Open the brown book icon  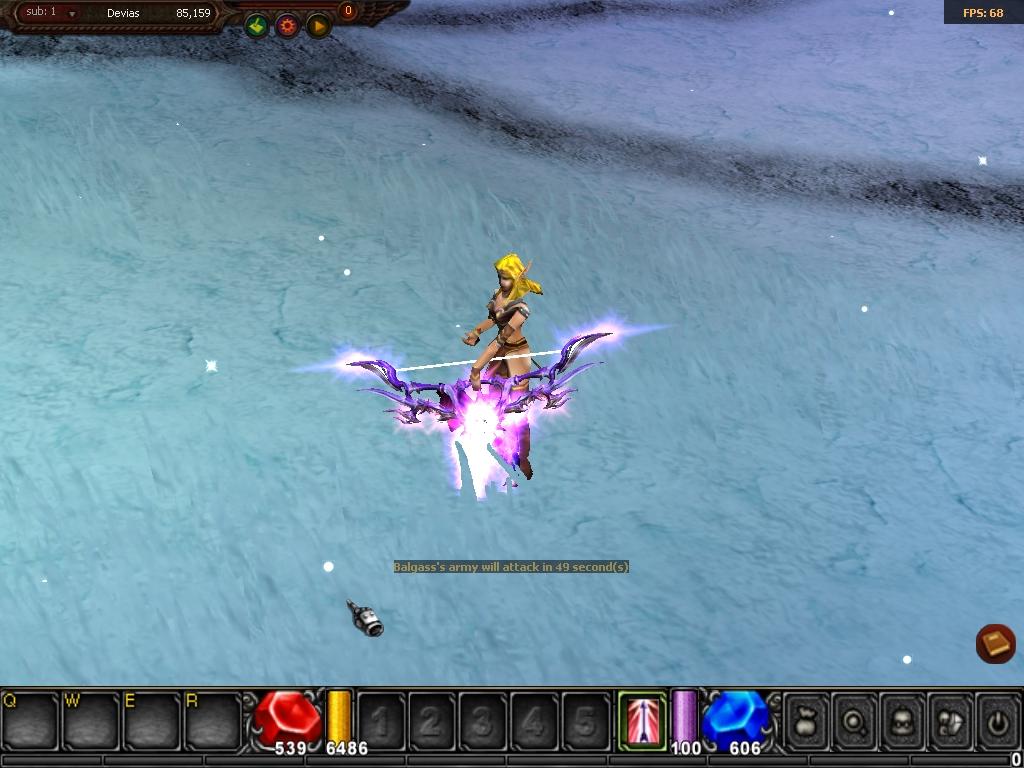click(x=995, y=643)
